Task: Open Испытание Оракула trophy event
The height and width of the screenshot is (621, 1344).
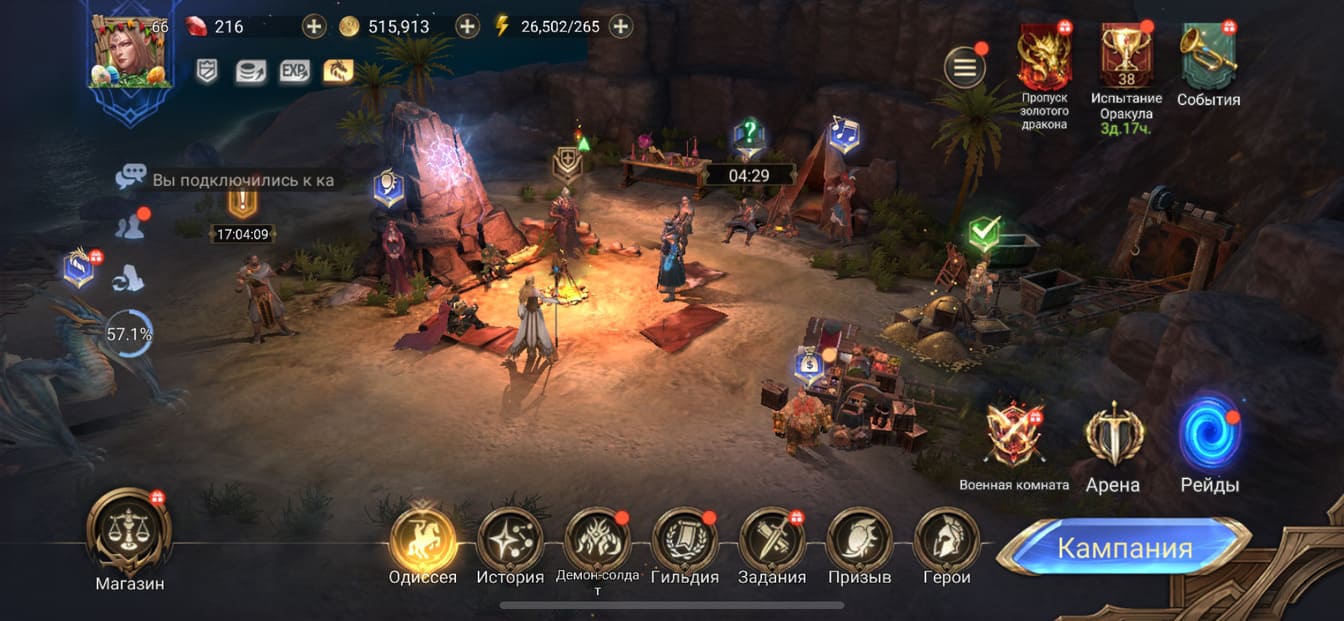Action: click(1127, 56)
